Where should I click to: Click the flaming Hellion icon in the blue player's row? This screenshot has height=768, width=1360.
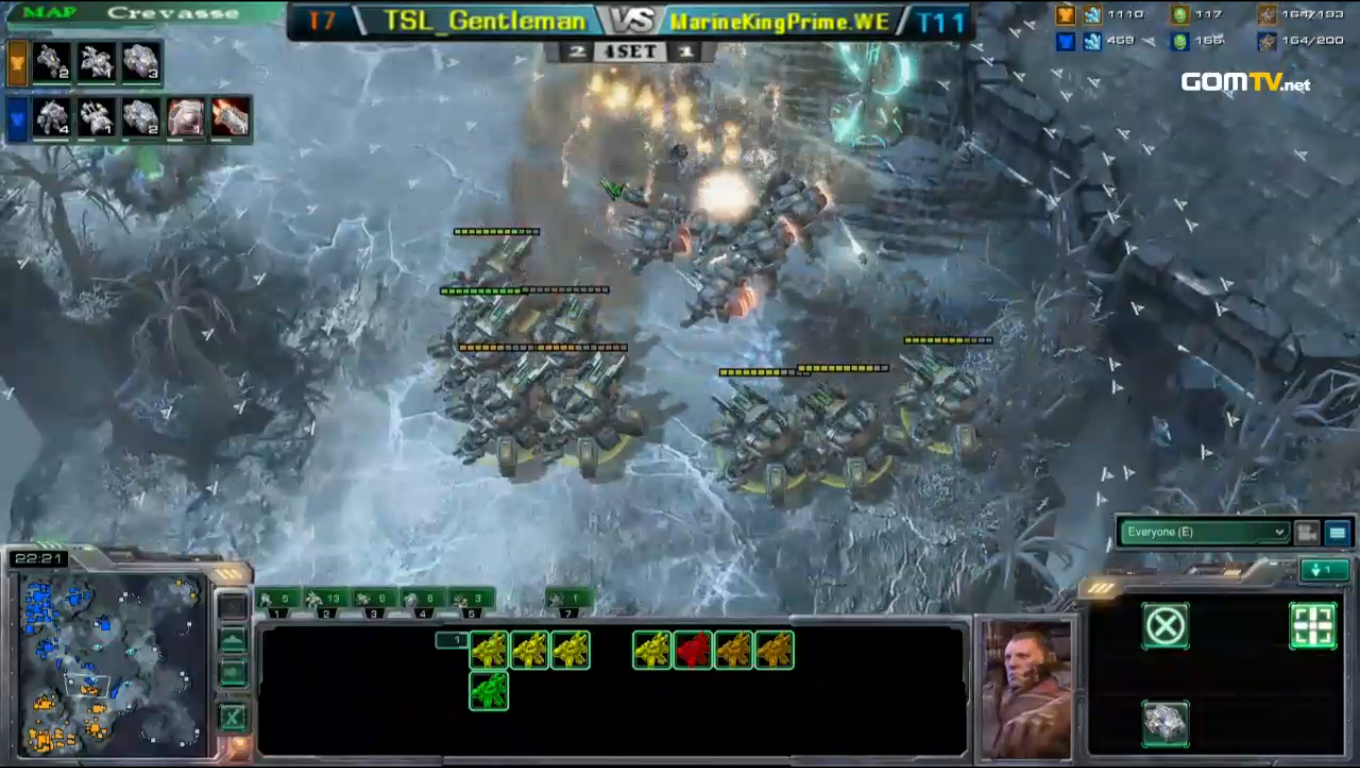click(228, 118)
